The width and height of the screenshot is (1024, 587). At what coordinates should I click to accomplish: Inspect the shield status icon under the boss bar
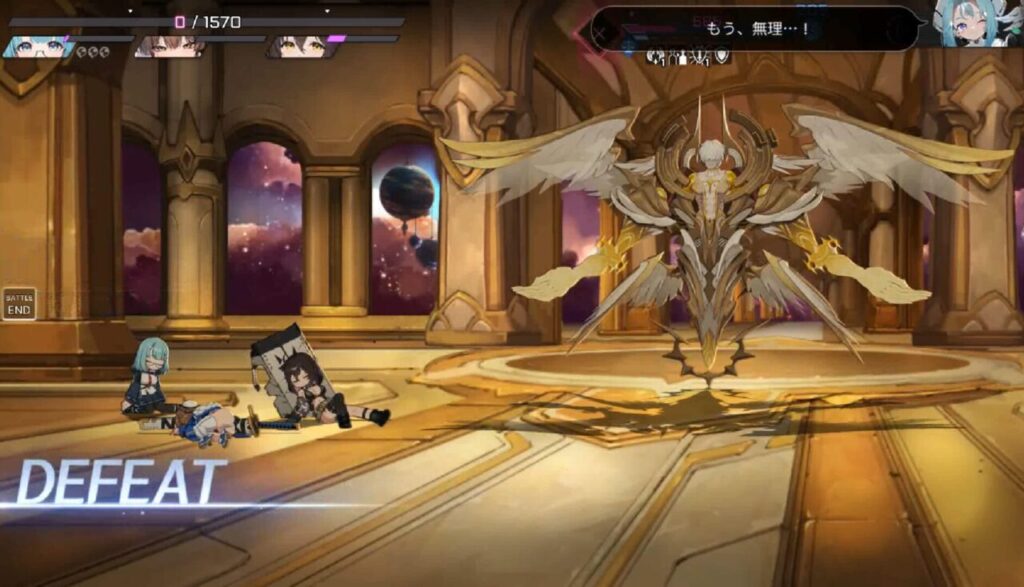(x=721, y=57)
